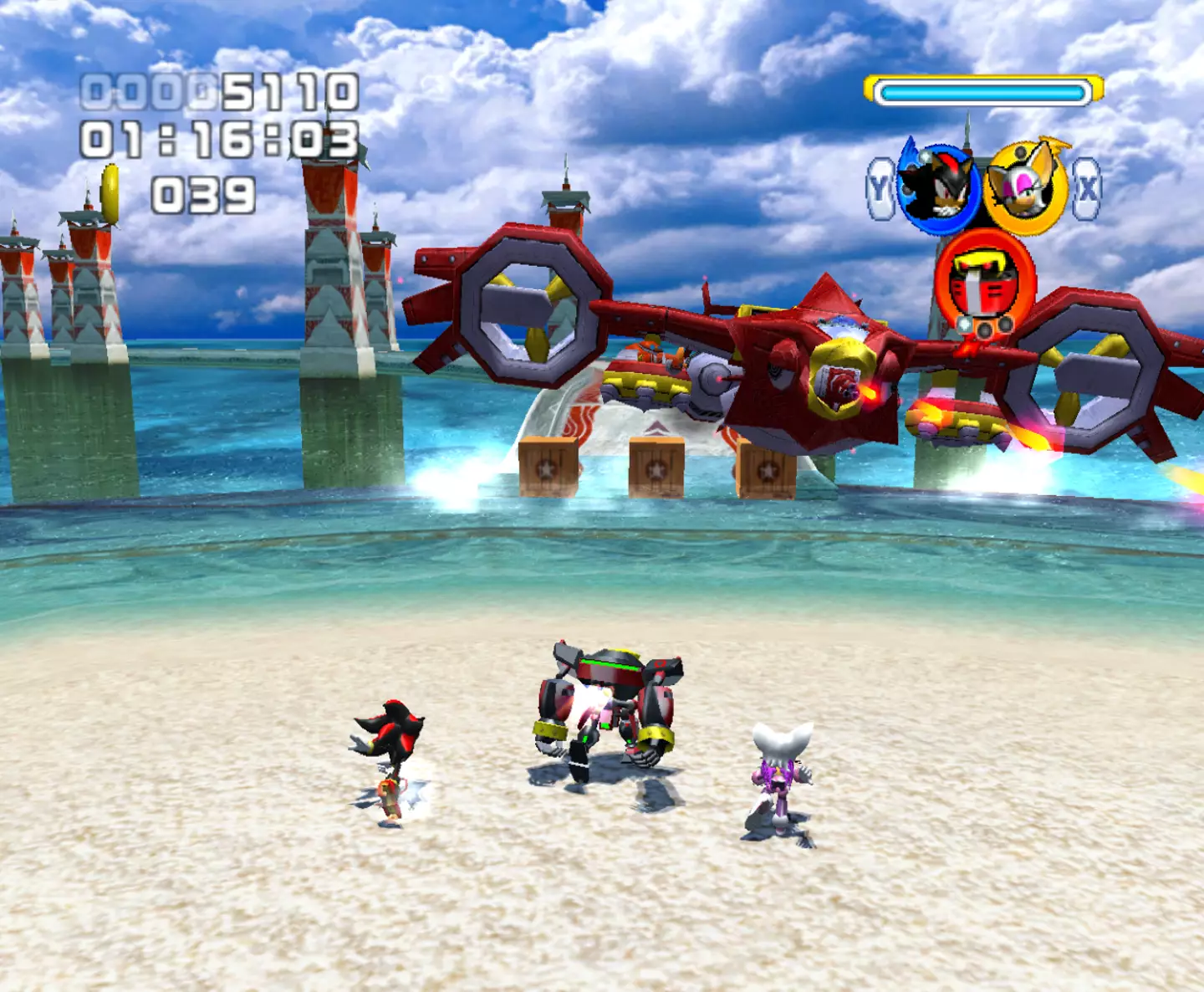
Task: Choose the E-123 Omega leader portrait
Action: [984, 282]
